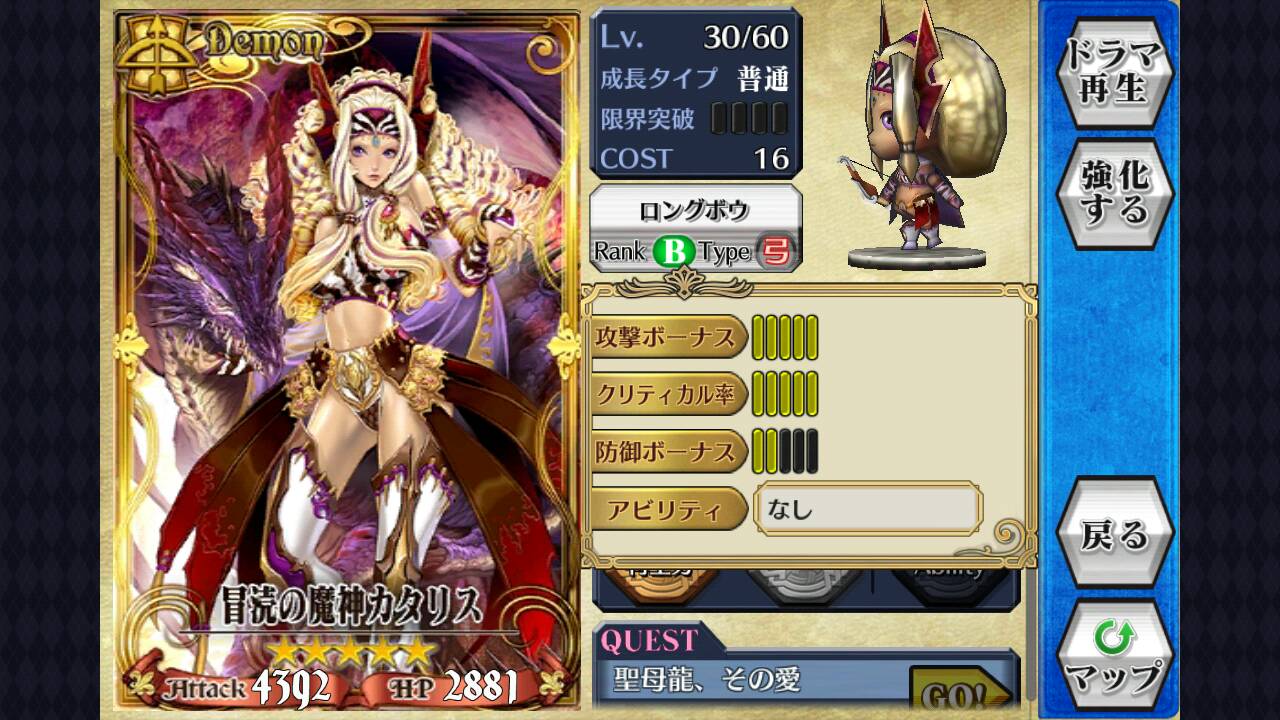View the 冒涜の魔神カタリス card artwork

coord(347,340)
